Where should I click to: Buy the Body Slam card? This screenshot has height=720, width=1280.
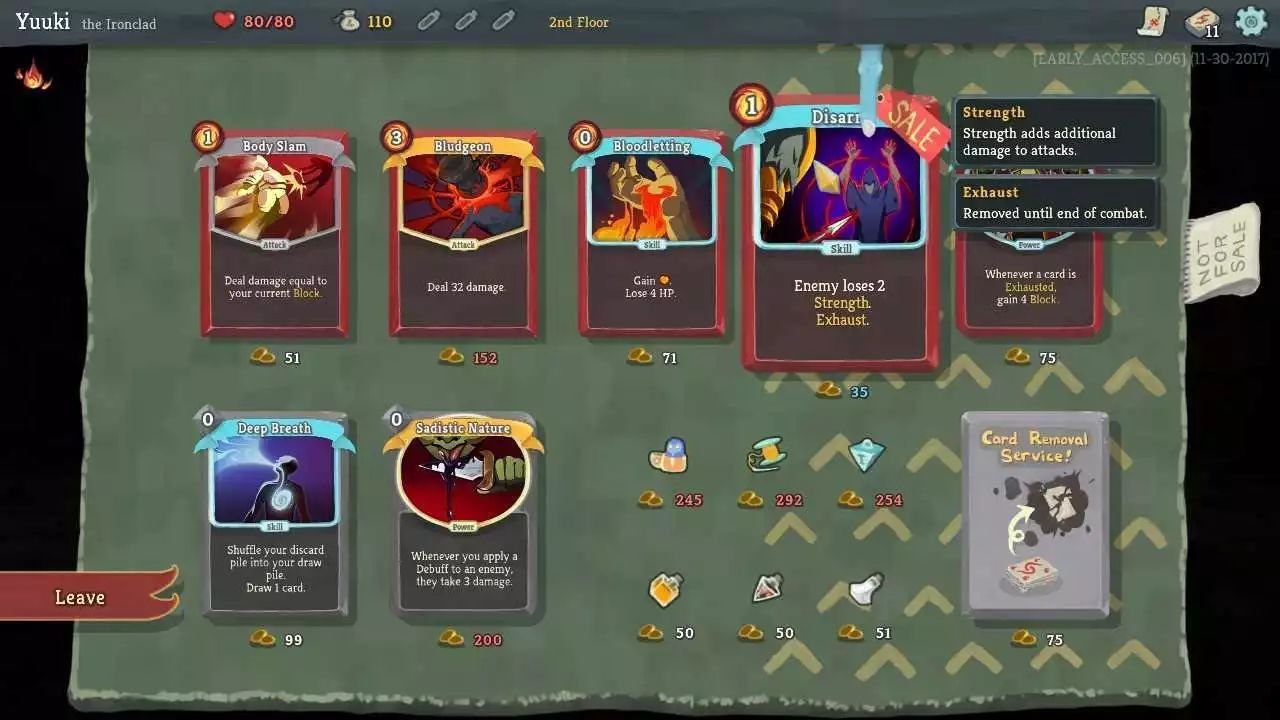pyautogui.click(x=275, y=235)
